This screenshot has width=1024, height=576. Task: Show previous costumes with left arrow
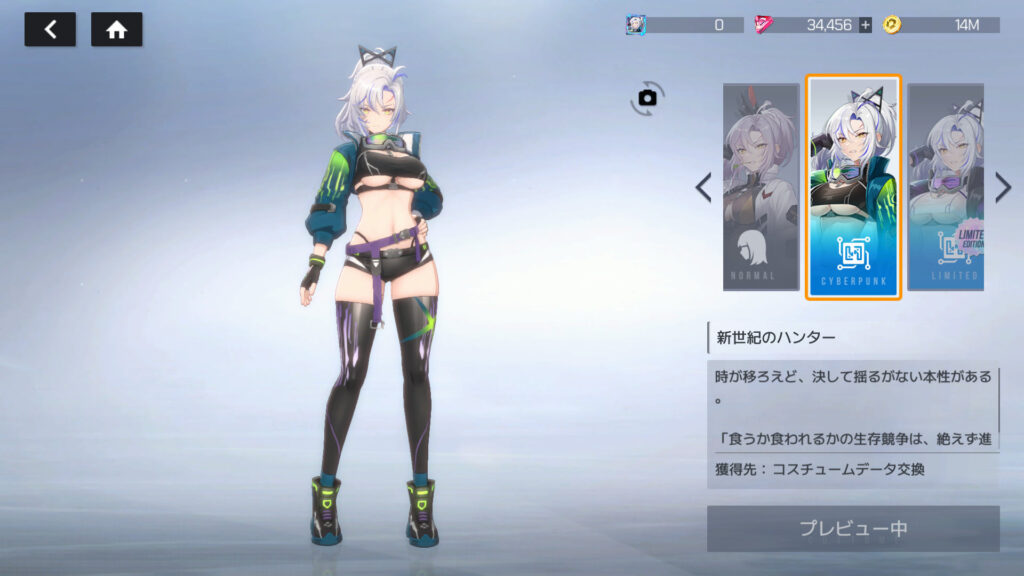coord(704,187)
